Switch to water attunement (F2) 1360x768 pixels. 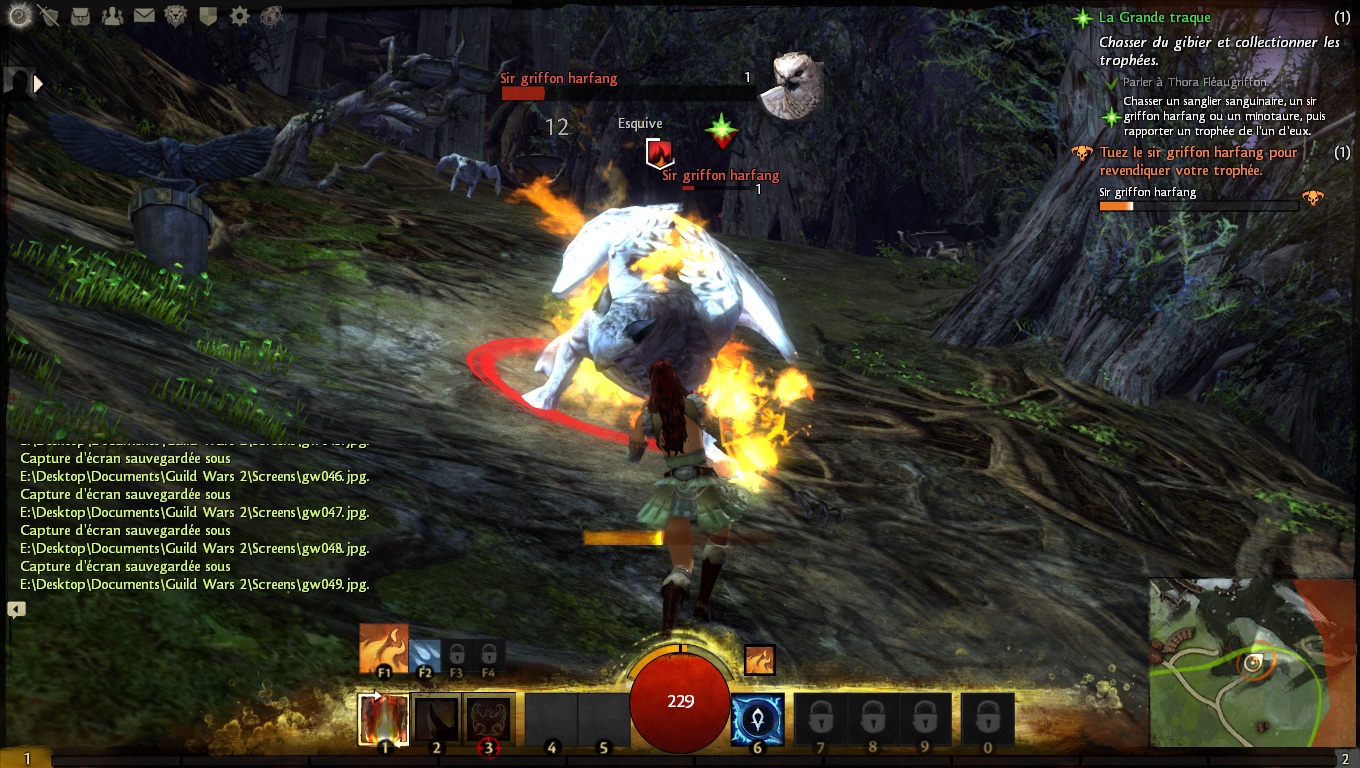point(424,653)
